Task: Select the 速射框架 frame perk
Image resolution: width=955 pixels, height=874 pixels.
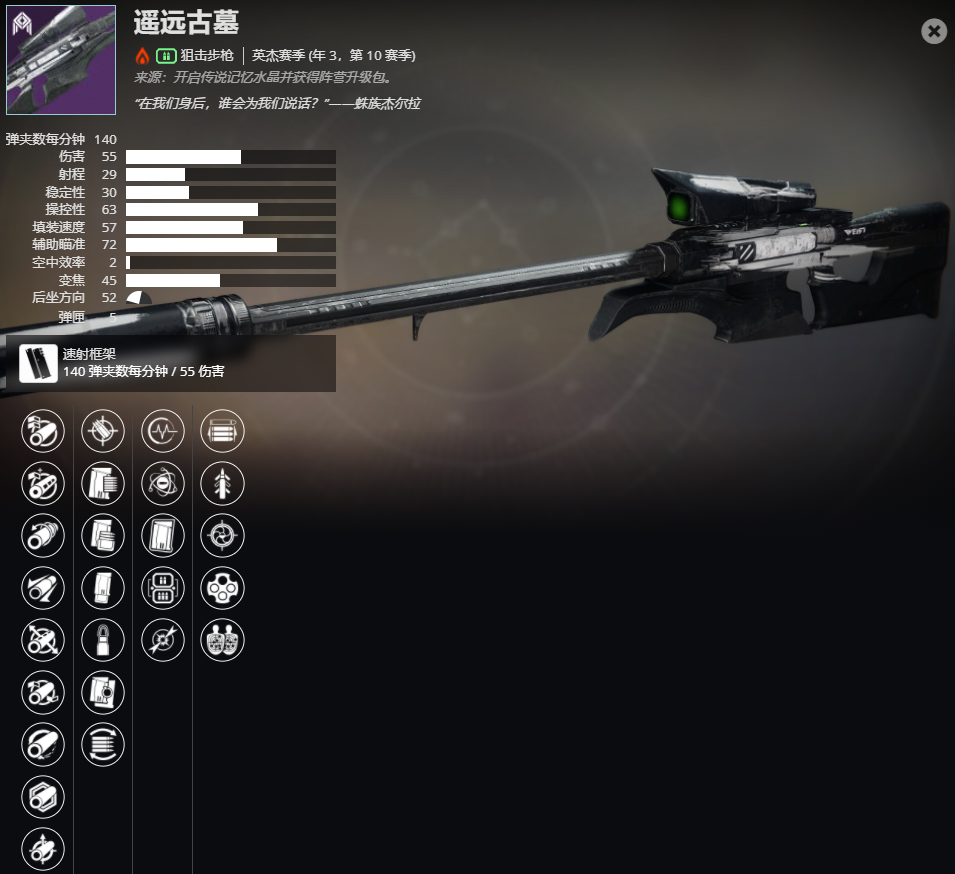Action: pos(38,363)
